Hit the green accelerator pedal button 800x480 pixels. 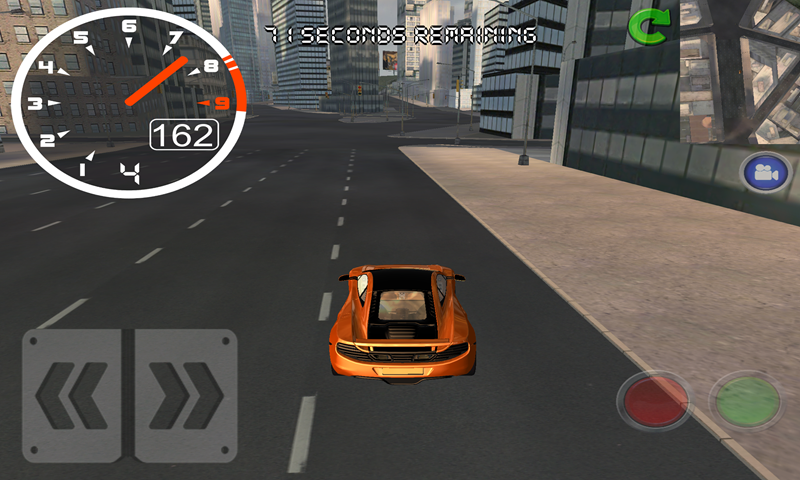(746, 401)
